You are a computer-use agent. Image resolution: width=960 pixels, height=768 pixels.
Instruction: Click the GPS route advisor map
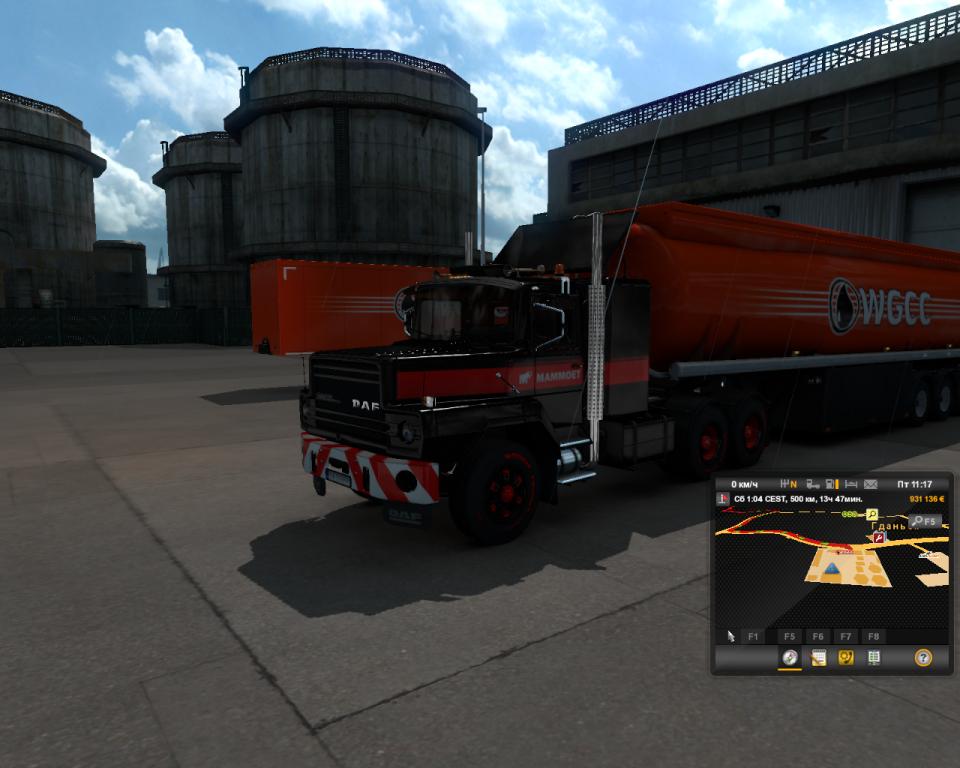pos(800,570)
